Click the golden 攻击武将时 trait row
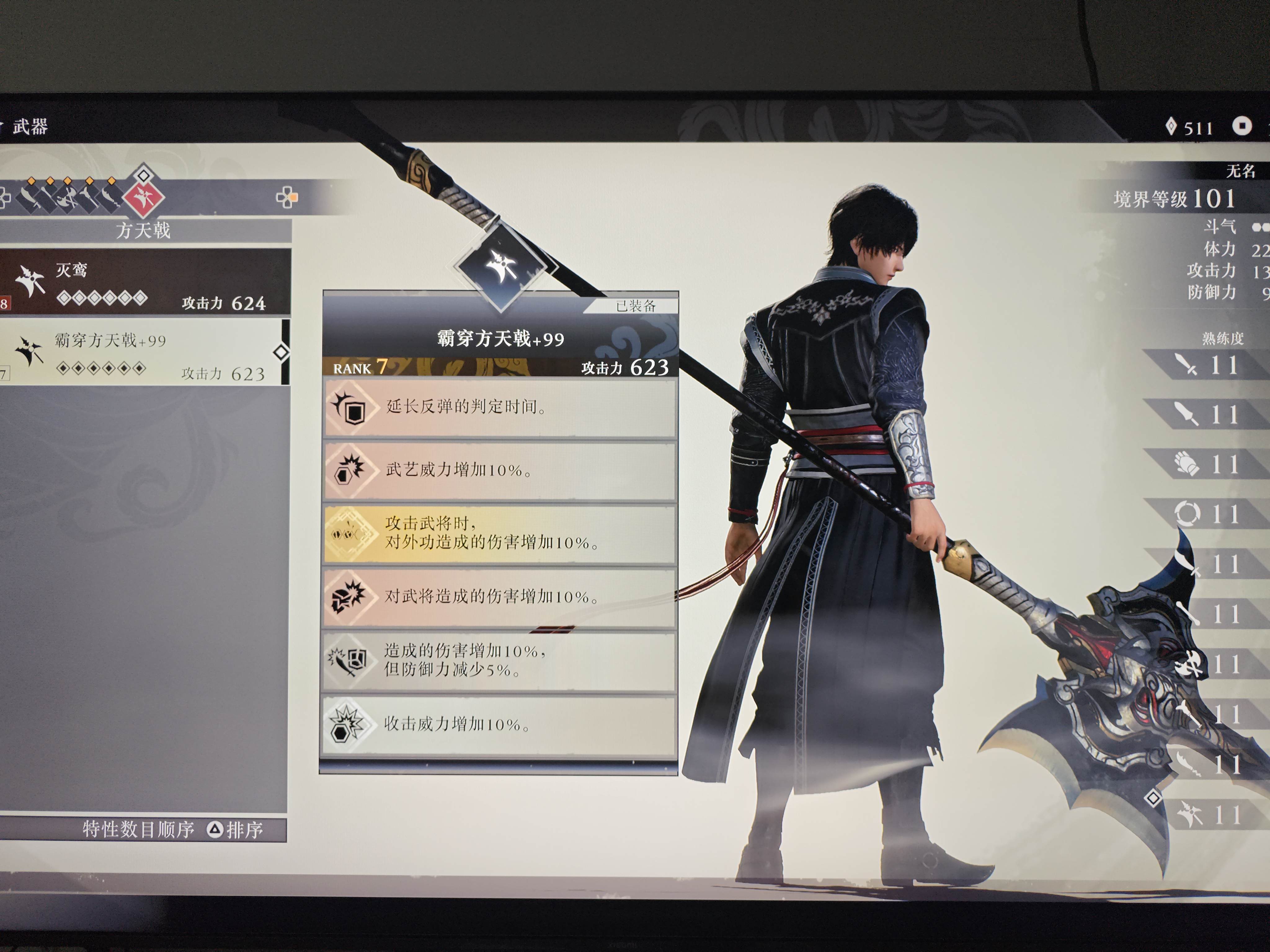 click(x=500, y=534)
